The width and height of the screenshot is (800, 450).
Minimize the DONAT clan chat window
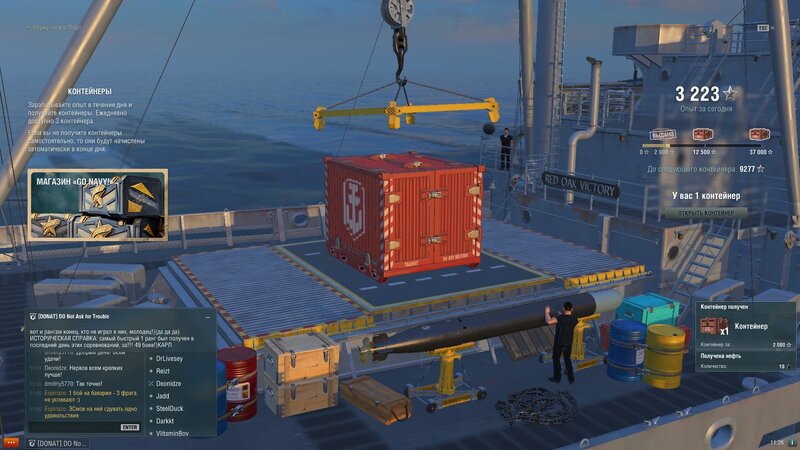[208, 317]
